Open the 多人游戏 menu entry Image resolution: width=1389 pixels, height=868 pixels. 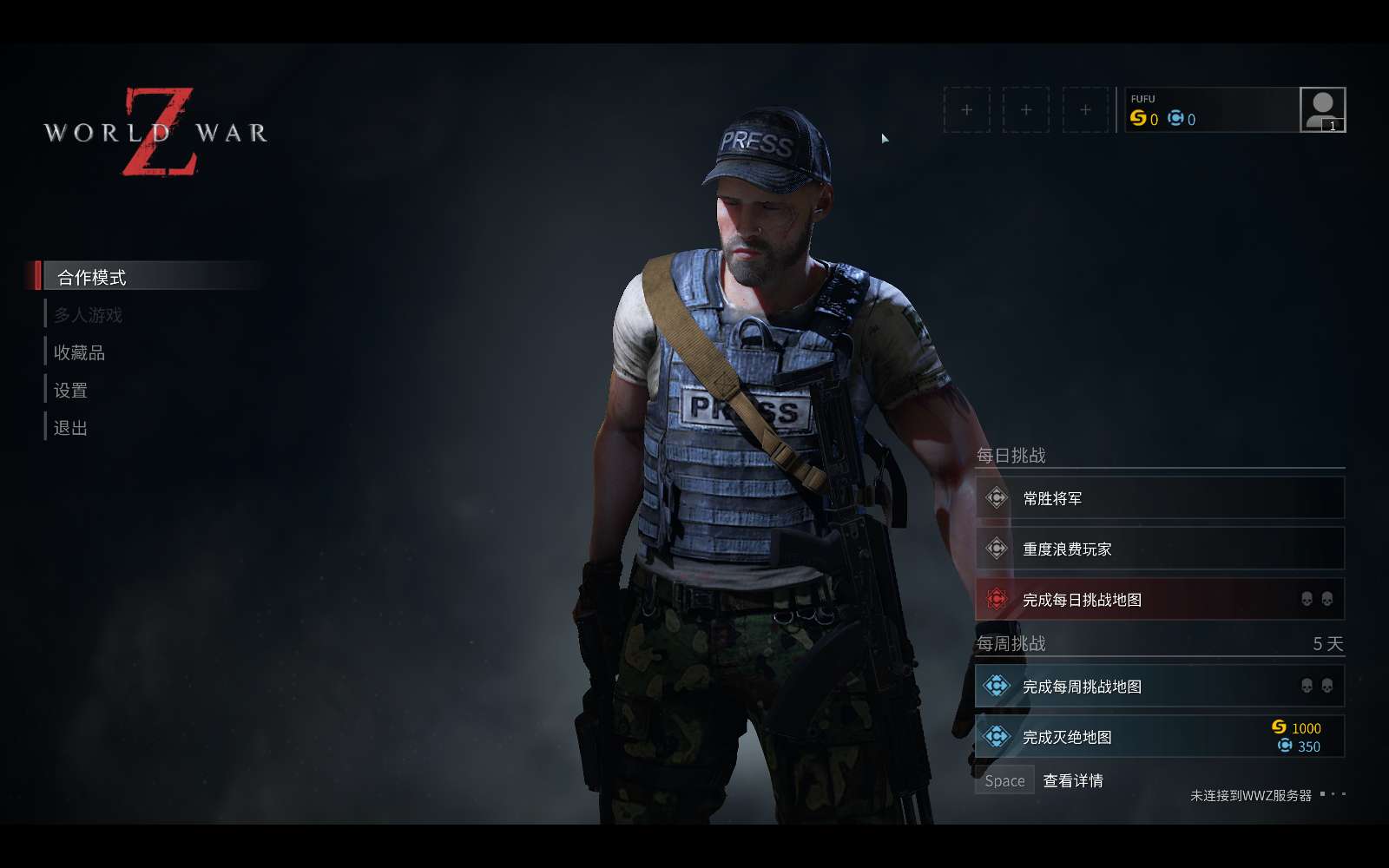(x=88, y=315)
